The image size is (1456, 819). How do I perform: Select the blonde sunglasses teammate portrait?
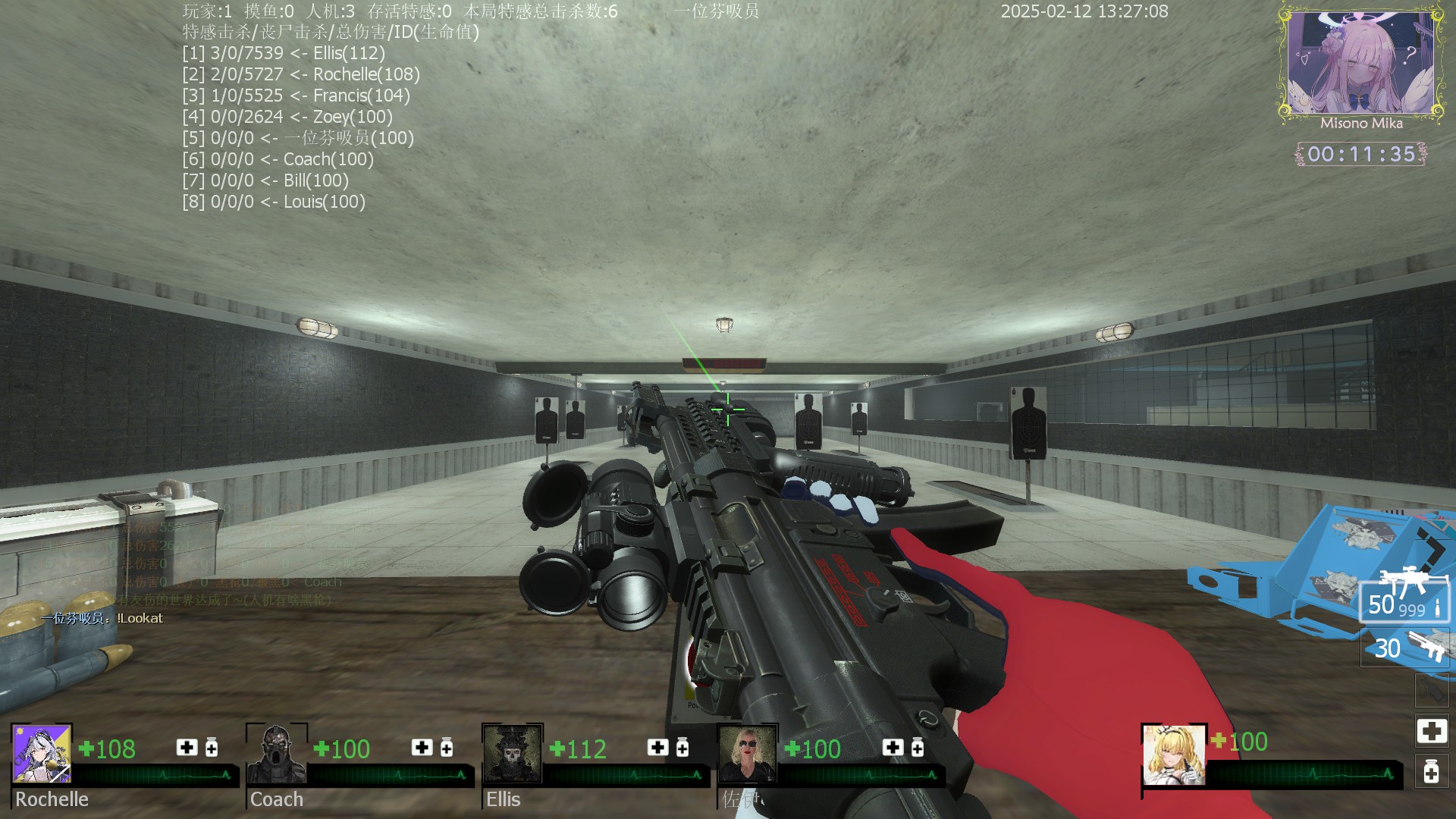click(747, 753)
